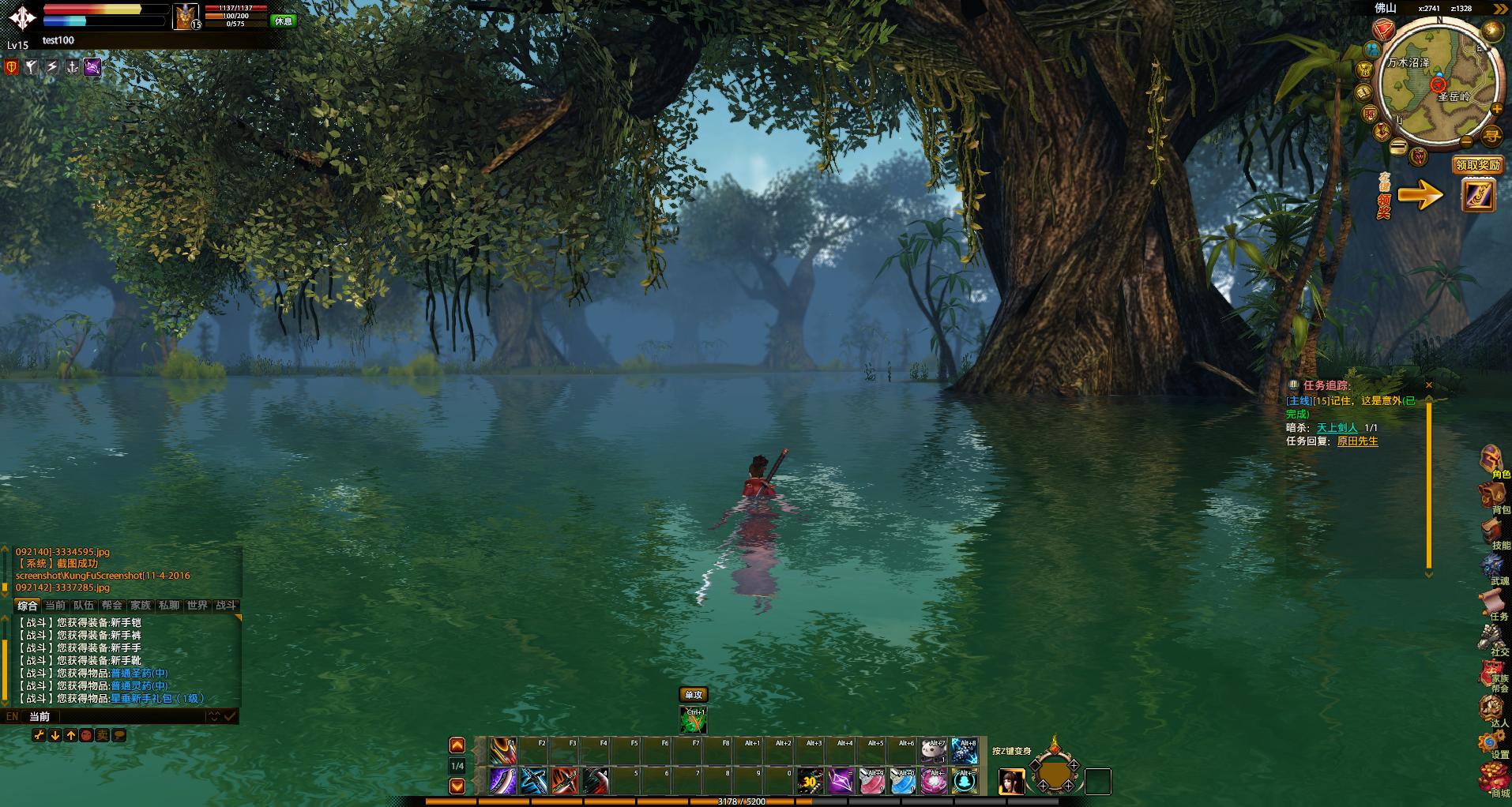This screenshot has width=1512, height=807.
Task: Open the 角色 character panel
Action: [x=1492, y=462]
